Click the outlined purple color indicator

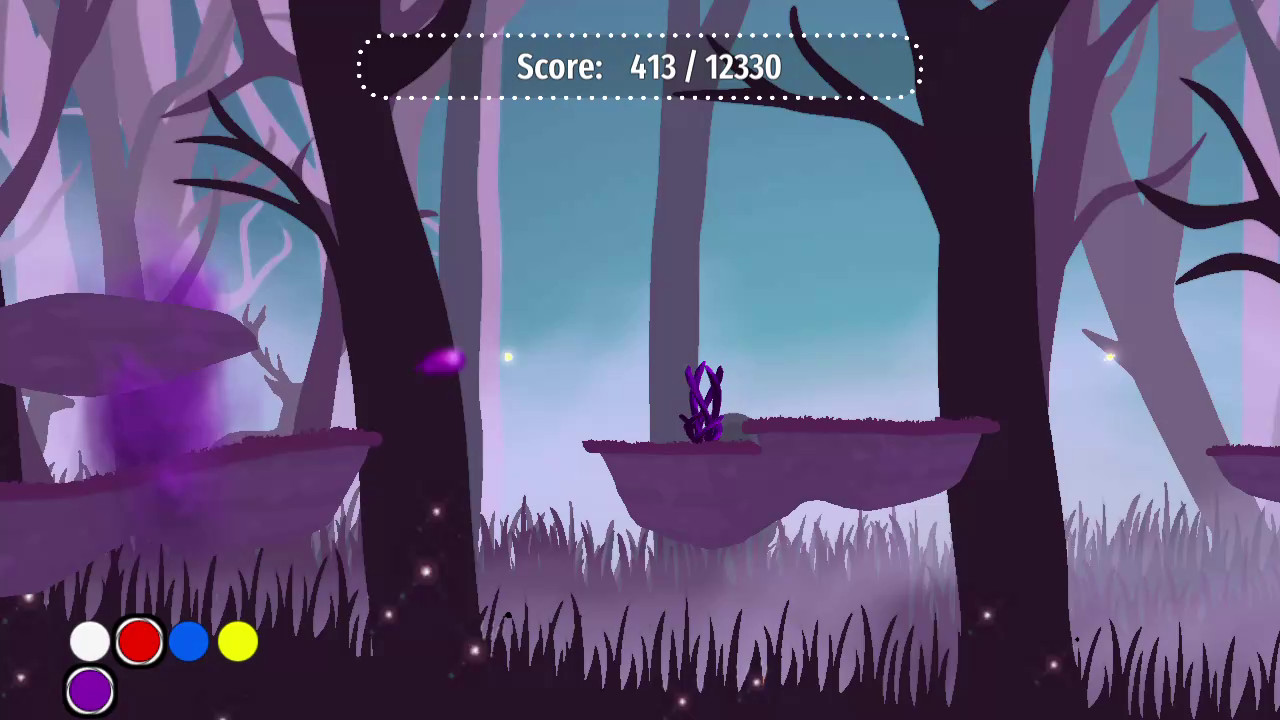[89, 690]
